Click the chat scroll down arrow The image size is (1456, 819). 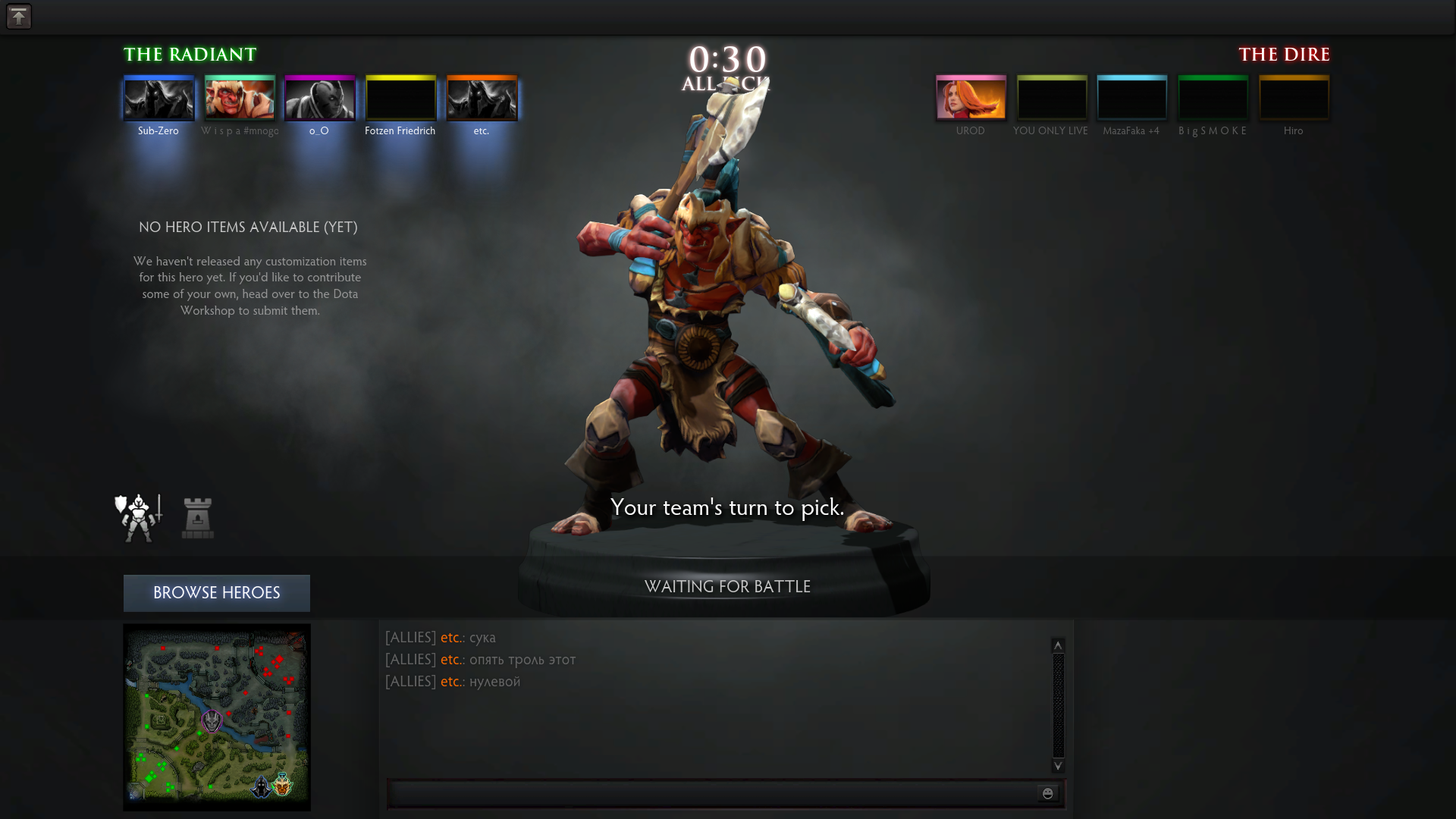1058,766
